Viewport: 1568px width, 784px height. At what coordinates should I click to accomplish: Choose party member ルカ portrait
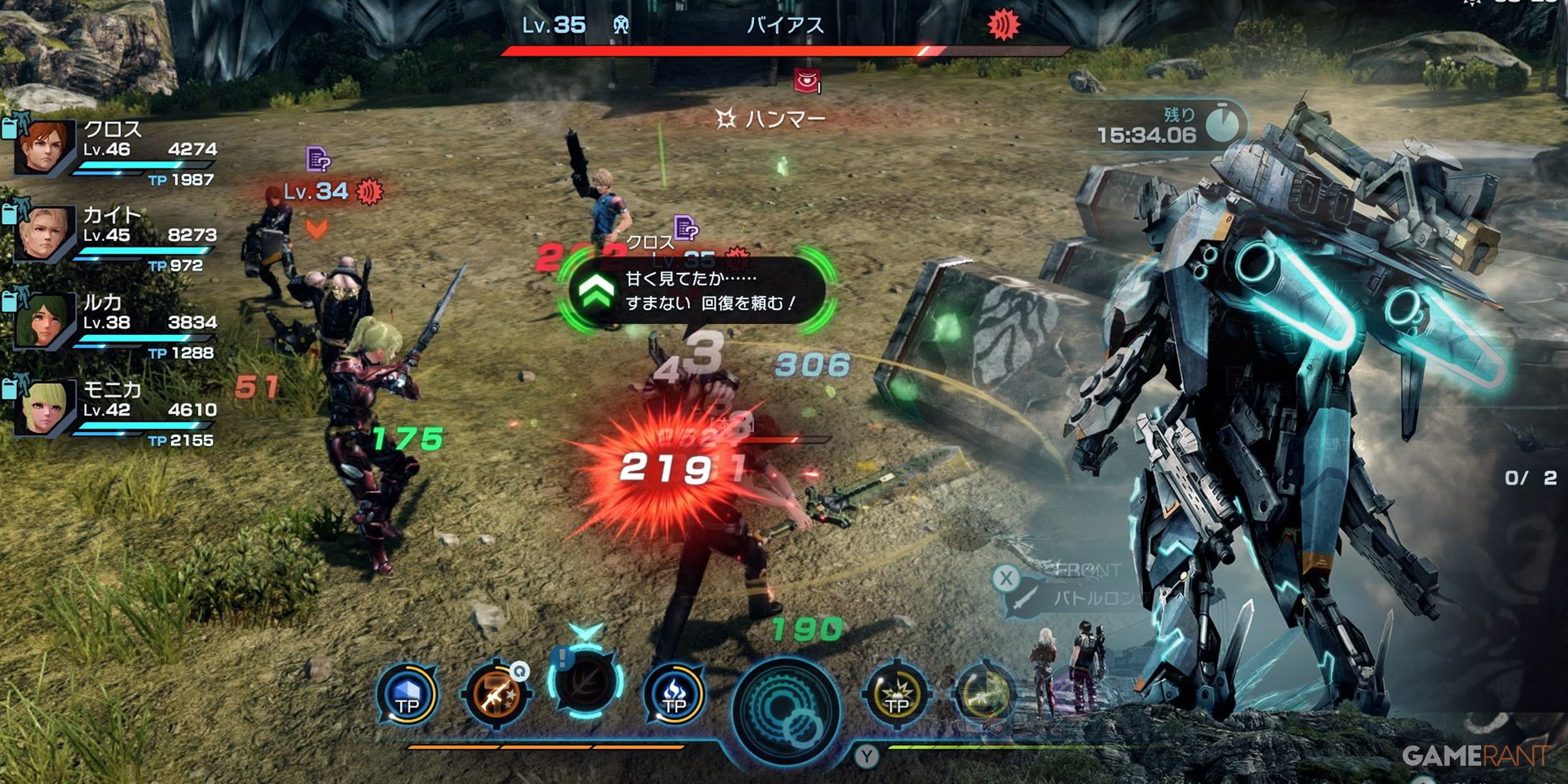(x=43, y=321)
